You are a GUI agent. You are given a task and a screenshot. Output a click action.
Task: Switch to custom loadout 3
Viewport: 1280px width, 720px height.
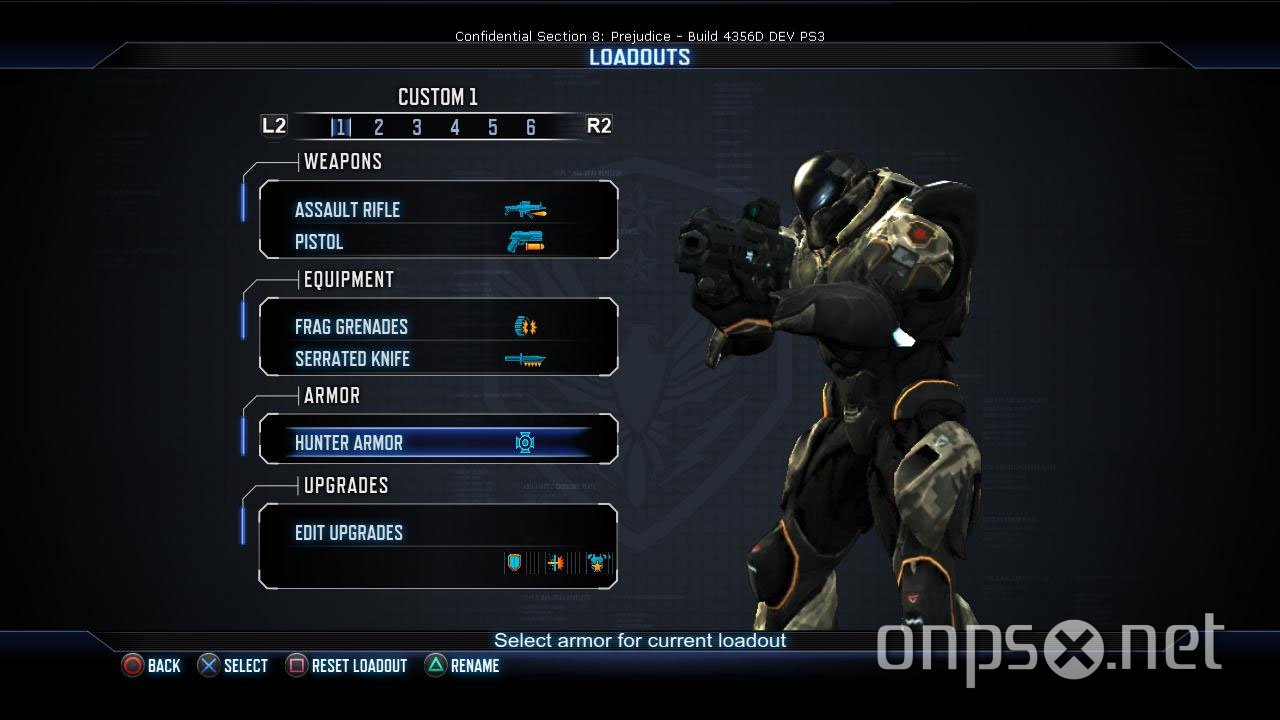[x=417, y=127]
